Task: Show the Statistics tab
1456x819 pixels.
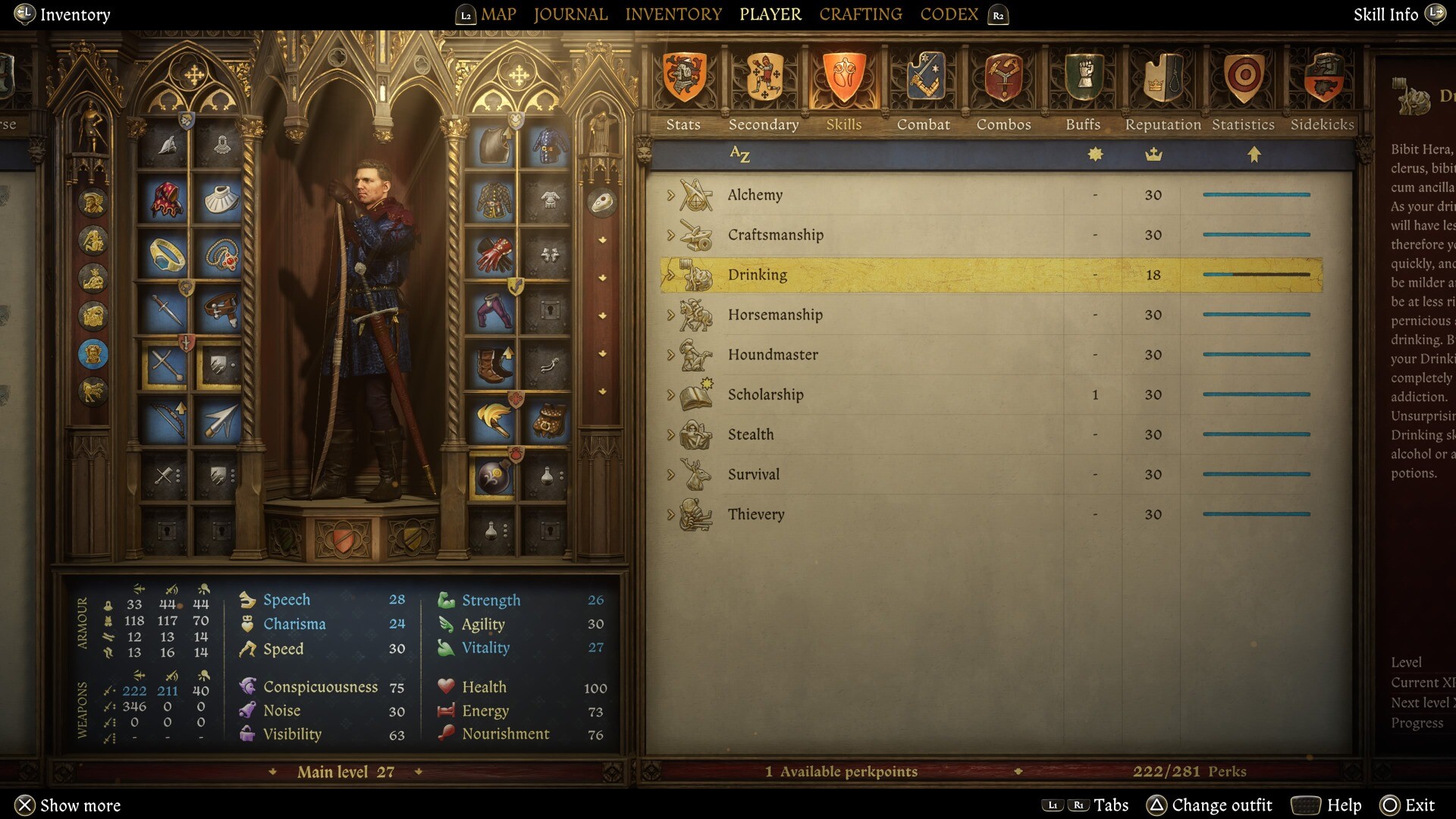Action: coord(1243,91)
